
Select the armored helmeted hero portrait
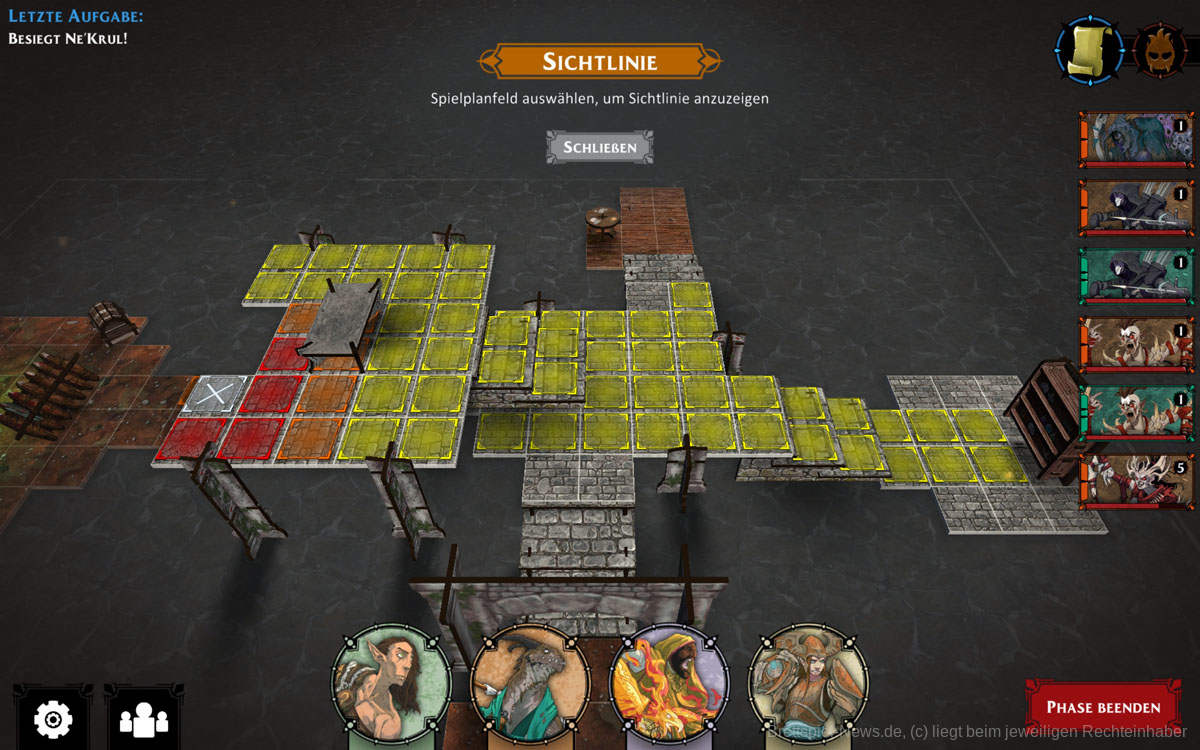pos(807,683)
